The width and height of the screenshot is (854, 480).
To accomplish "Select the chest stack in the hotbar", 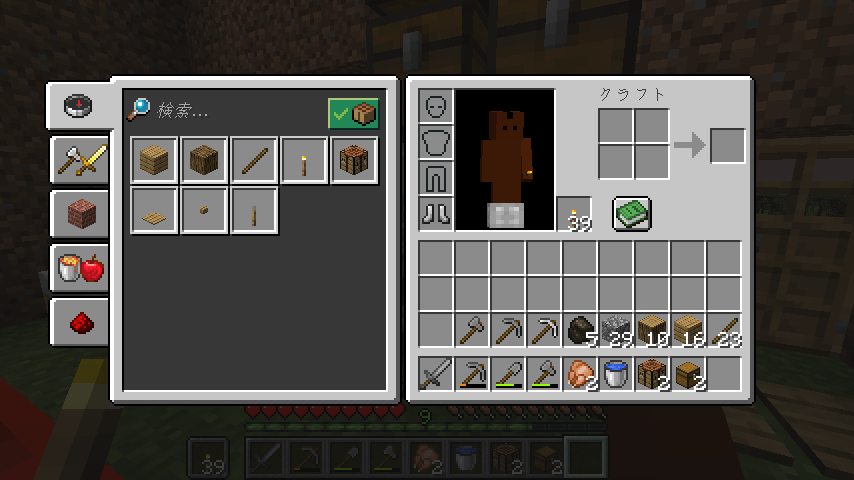I will (x=688, y=373).
